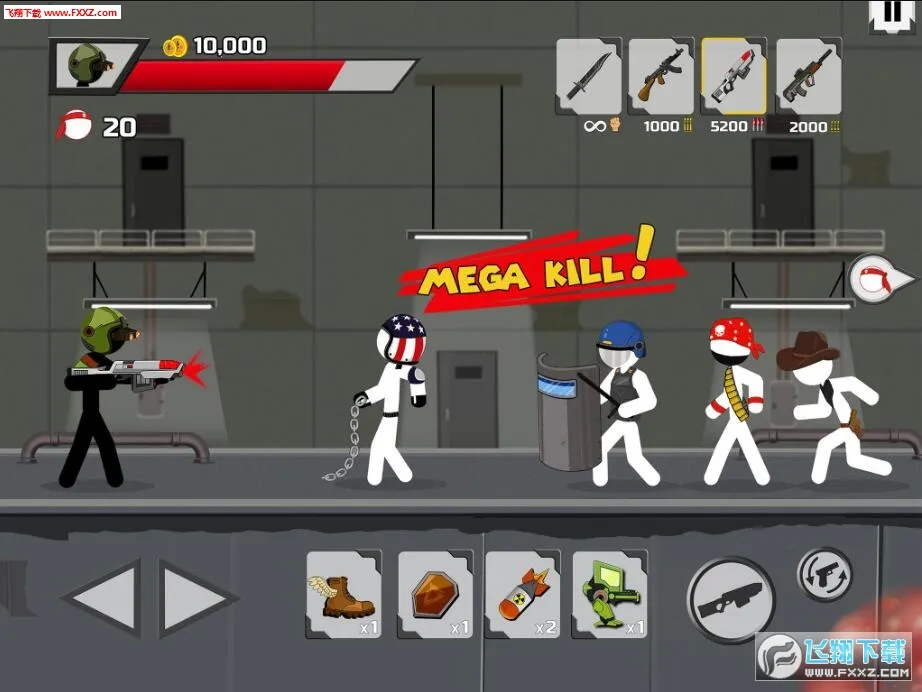922x692 pixels.
Task: Equip the assault rifle with 2000 ammo
Action: 808,78
